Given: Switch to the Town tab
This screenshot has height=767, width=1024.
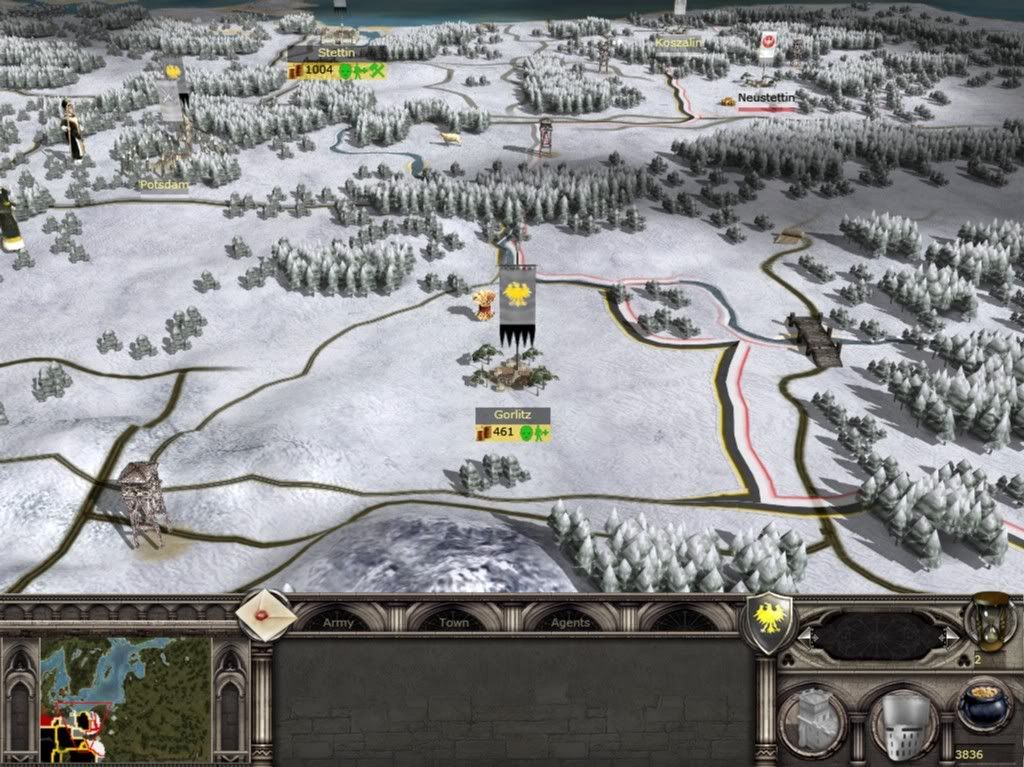Looking at the screenshot, I should tap(453, 622).
